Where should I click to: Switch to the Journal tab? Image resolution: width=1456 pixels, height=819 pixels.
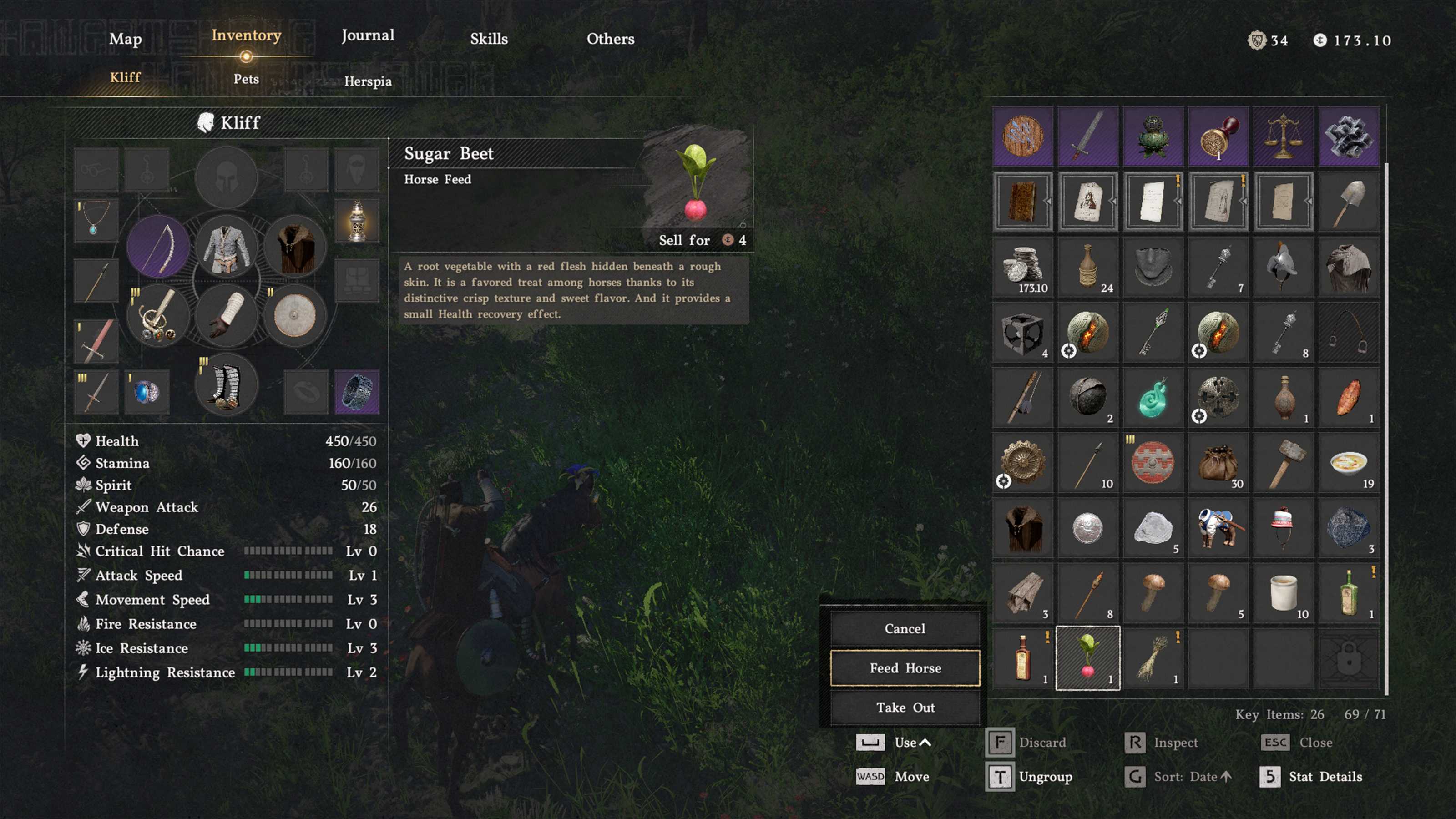(368, 35)
